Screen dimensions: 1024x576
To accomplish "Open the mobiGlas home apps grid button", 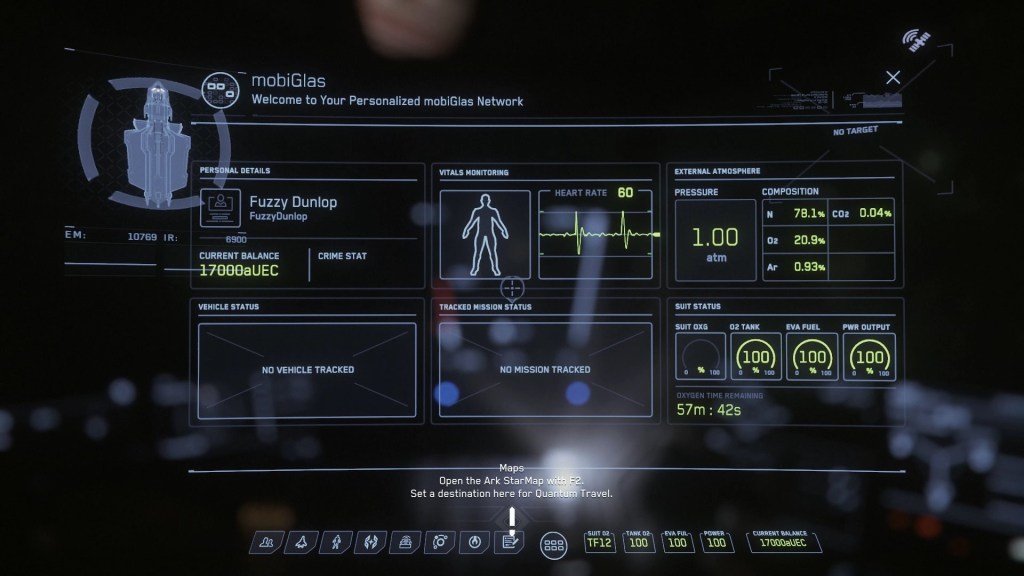I will coord(553,545).
